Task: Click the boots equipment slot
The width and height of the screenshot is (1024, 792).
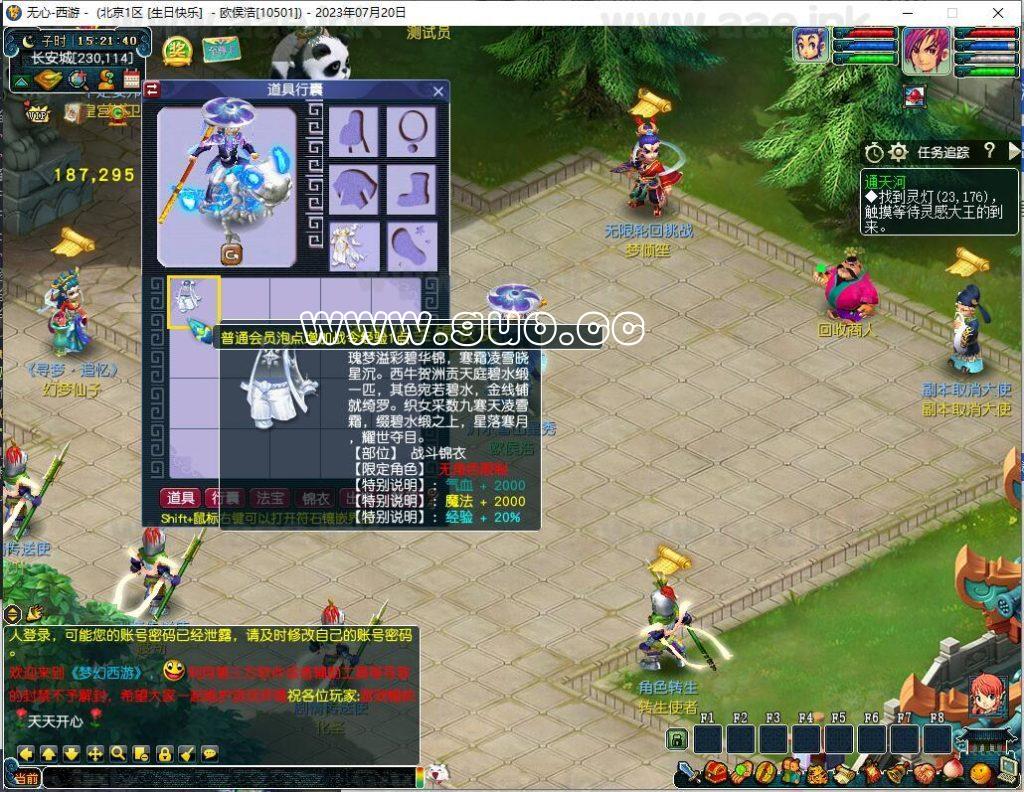Action: tap(411, 188)
